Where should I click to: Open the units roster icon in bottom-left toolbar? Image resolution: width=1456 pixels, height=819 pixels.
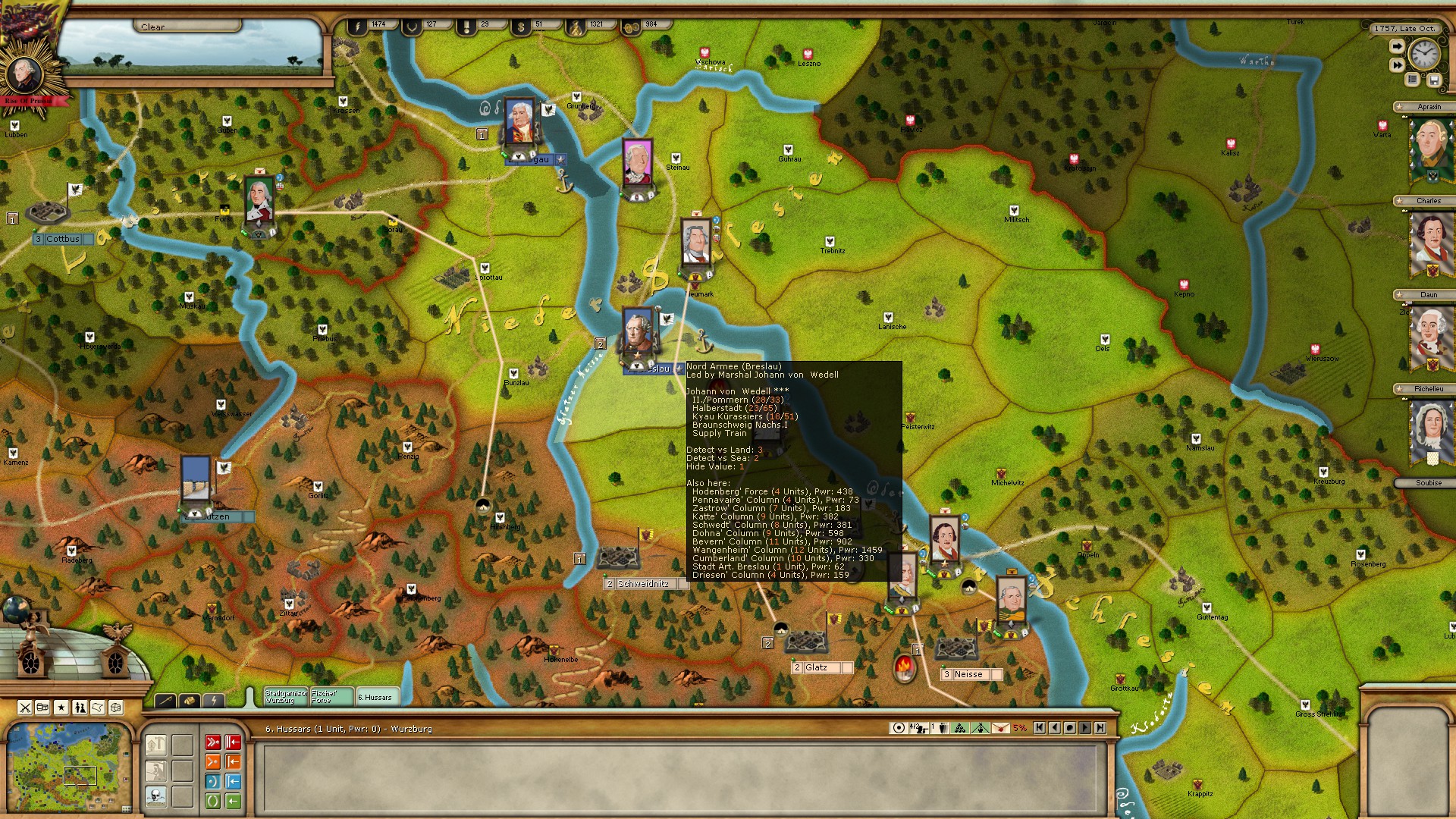80,707
